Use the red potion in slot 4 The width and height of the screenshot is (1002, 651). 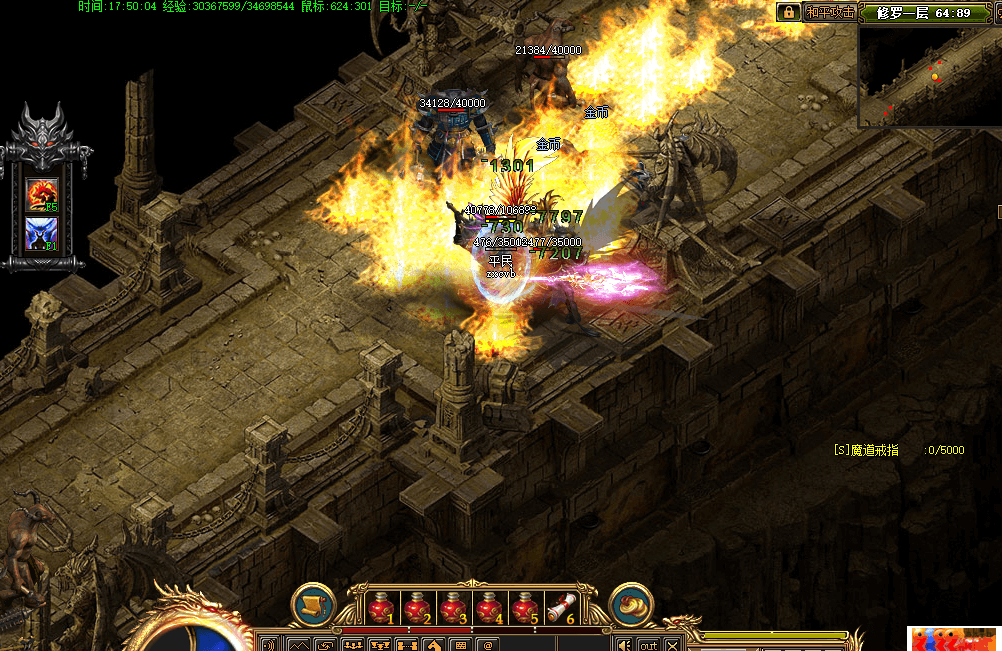coord(489,607)
